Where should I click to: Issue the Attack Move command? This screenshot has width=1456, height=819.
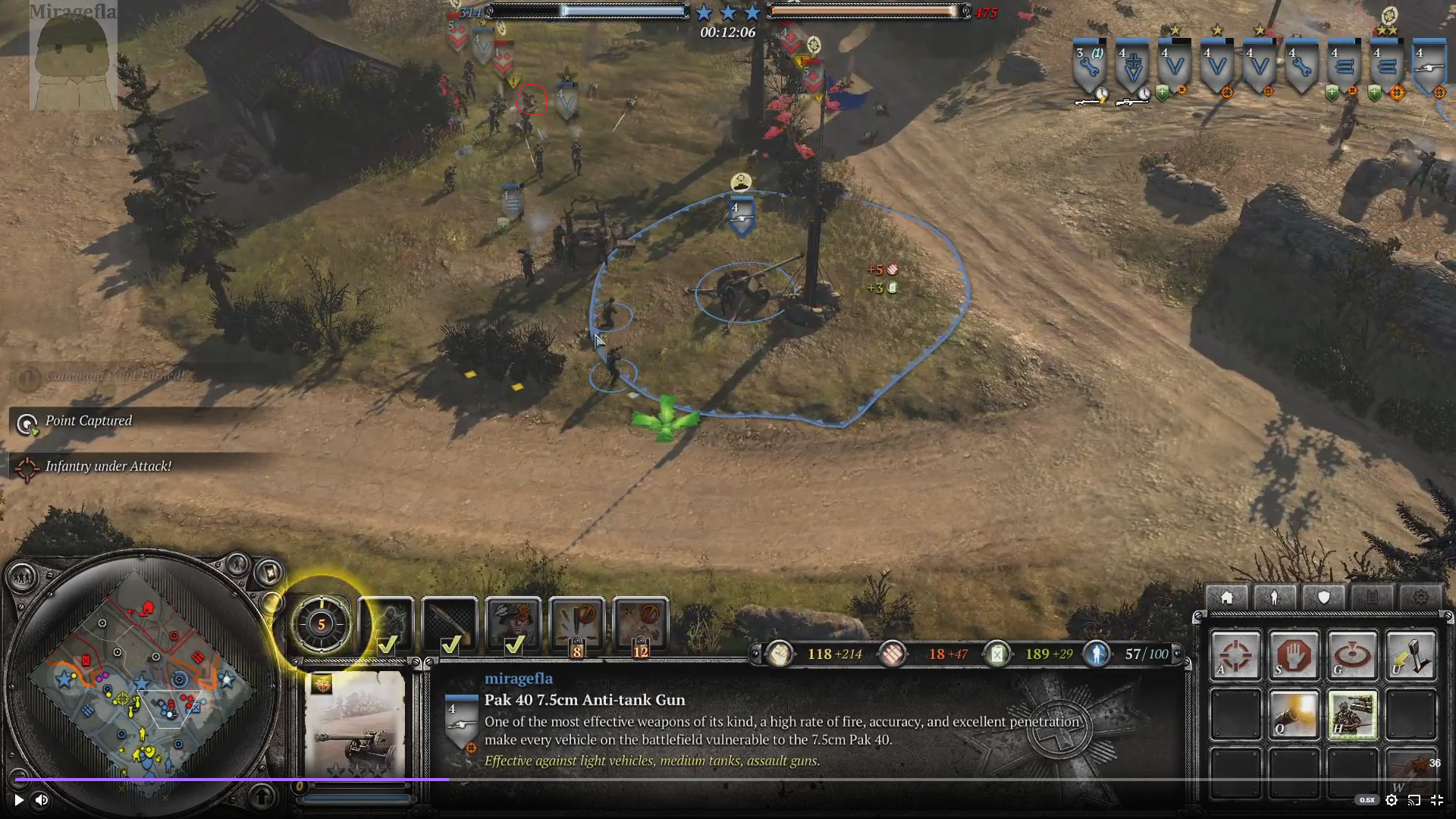point(1235,655)
